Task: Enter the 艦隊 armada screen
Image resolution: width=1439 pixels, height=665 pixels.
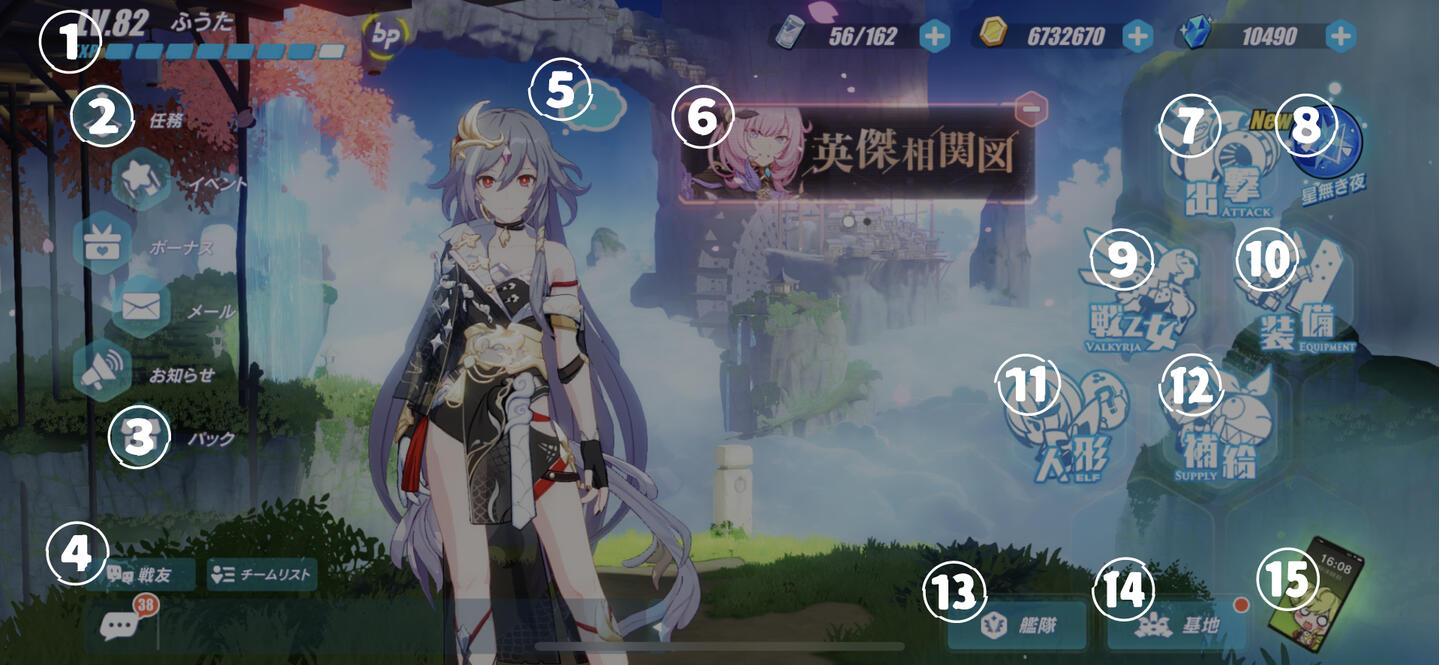Action: click(1017, 626)
